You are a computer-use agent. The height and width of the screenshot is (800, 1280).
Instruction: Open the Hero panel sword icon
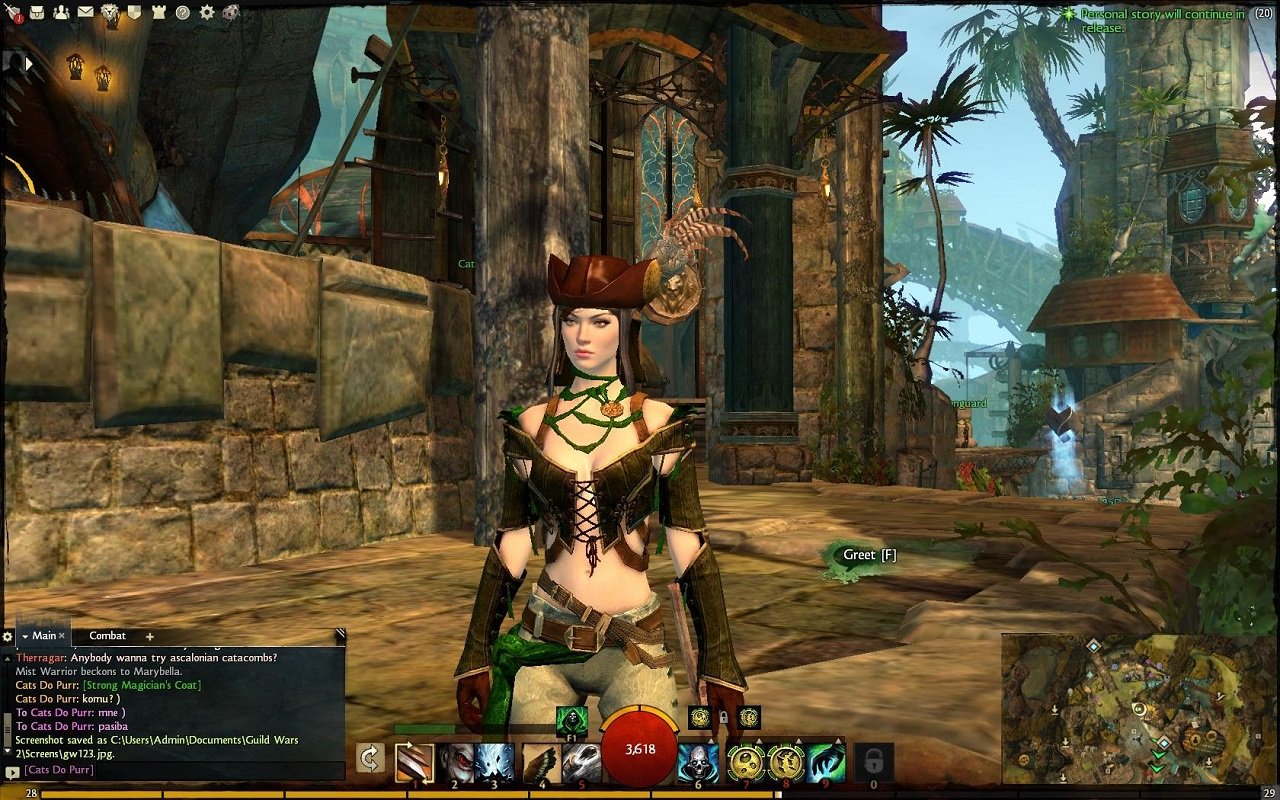pyautogui.click(x=13, y=12)
